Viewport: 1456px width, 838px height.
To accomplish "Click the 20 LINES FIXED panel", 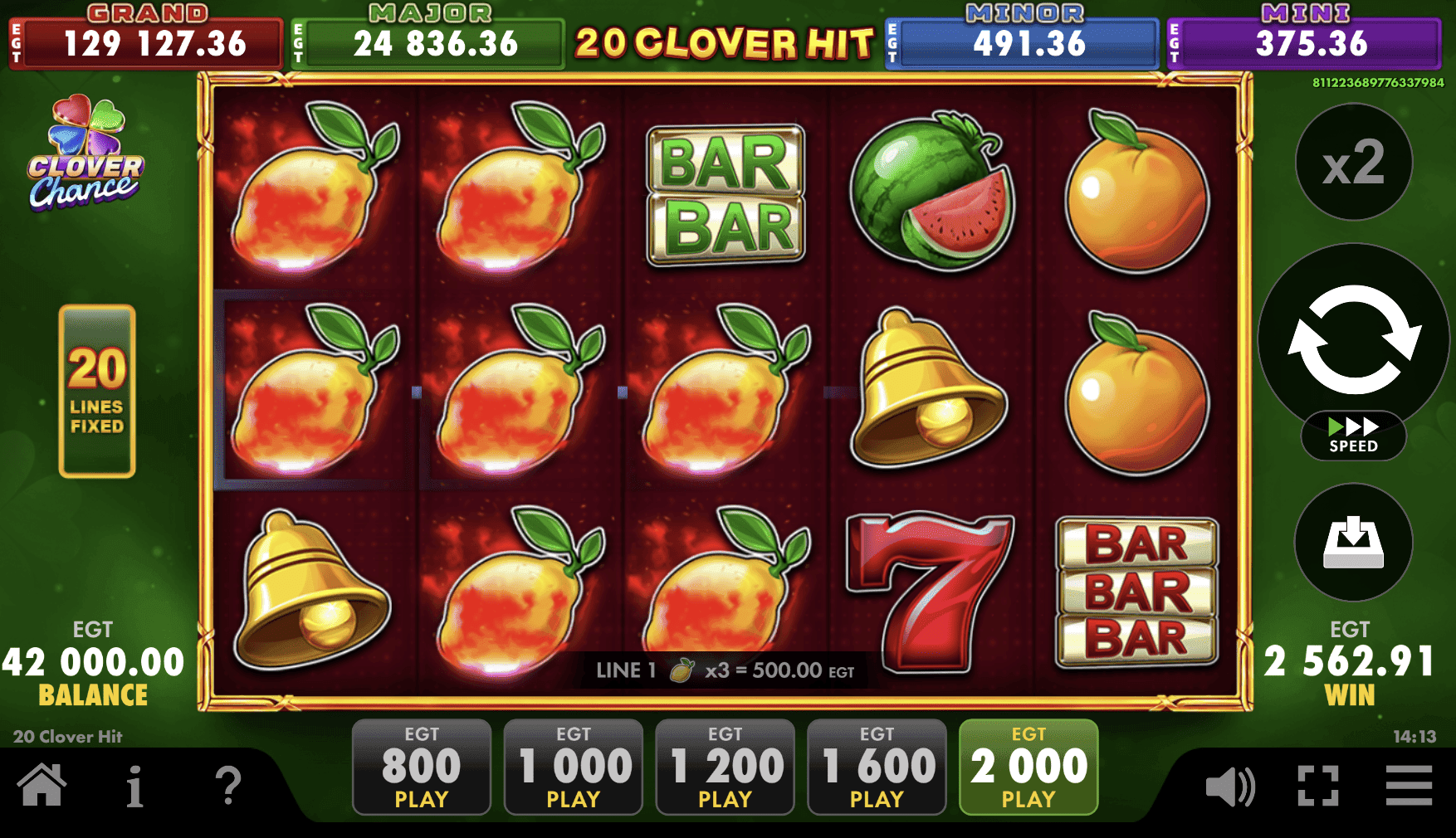I will tap(97, 392).
